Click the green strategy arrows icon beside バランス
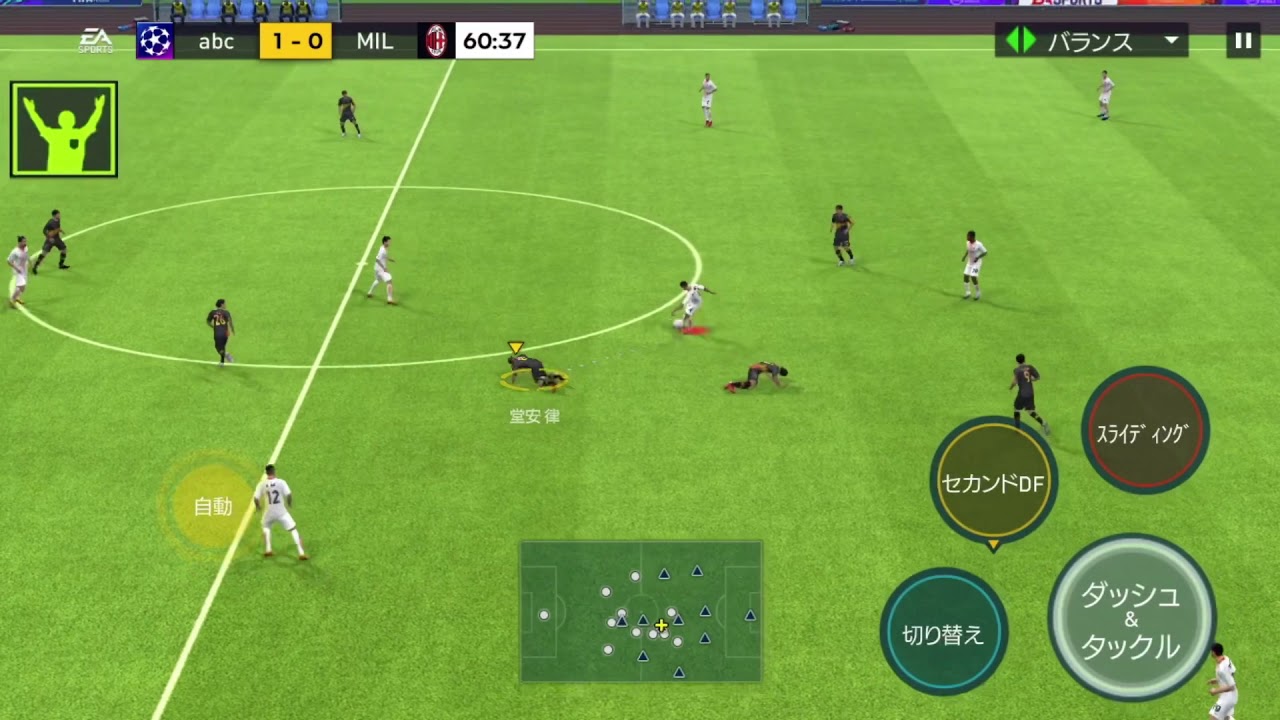 click(1021, 41)
